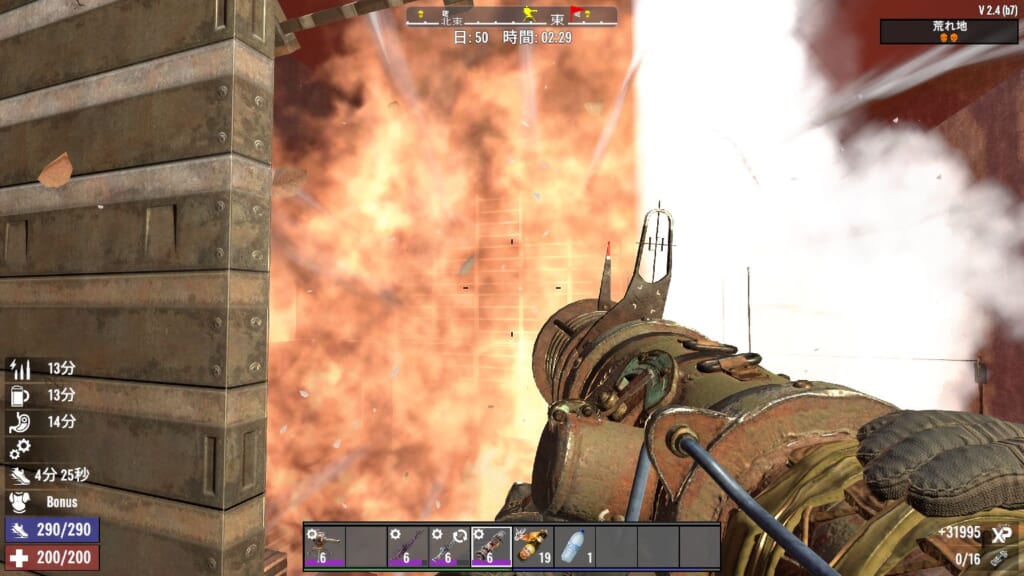Click the beer mug buff icon
Screen dimensions: 1024x576
click(x=19, y=395)
